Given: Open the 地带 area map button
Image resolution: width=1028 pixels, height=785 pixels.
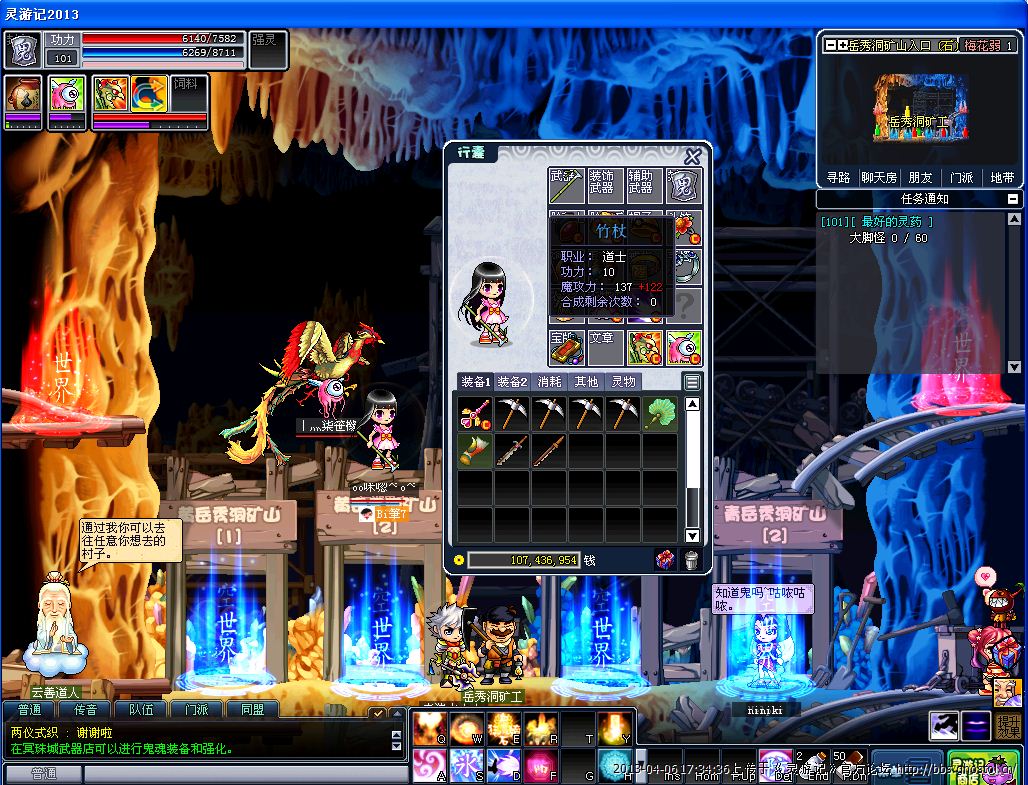Looking at the screenshot, I should [1001, 177].
